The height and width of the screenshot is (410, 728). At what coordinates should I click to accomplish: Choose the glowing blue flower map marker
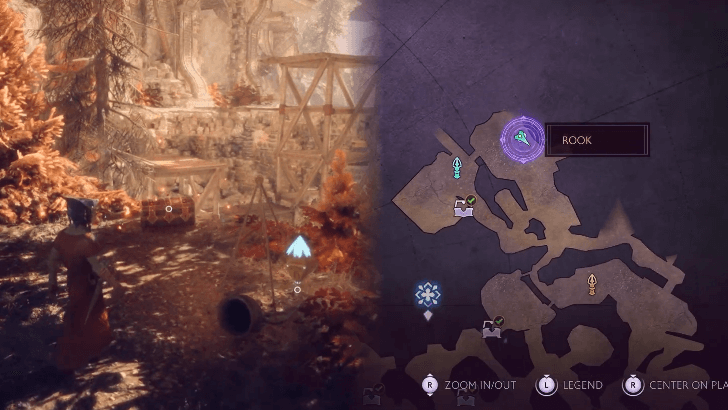tap(428, 294)
